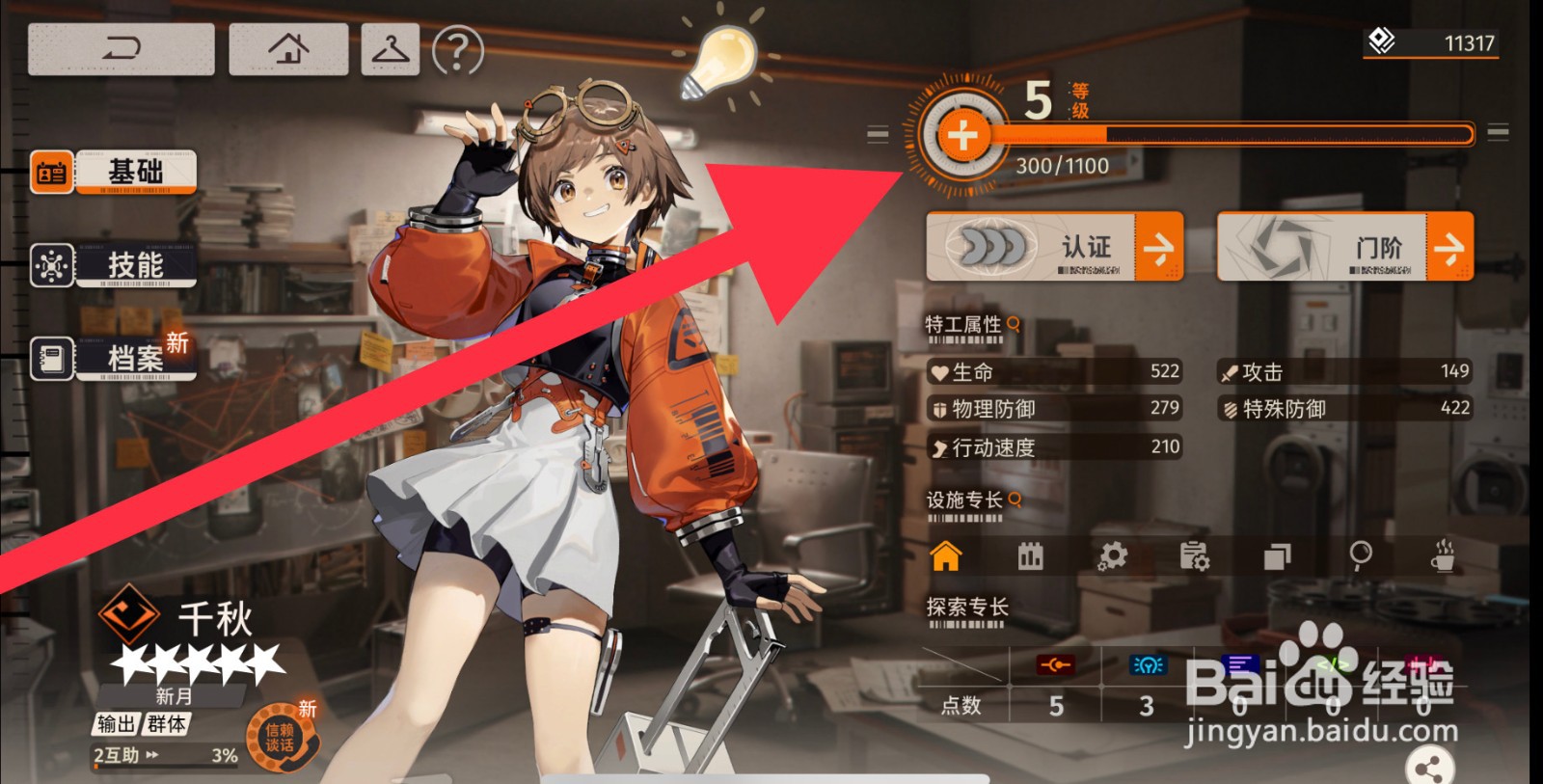Show 特工属性 details via magnifier icon
Screen dimensions: 1543x784
tap(1014, 324)
